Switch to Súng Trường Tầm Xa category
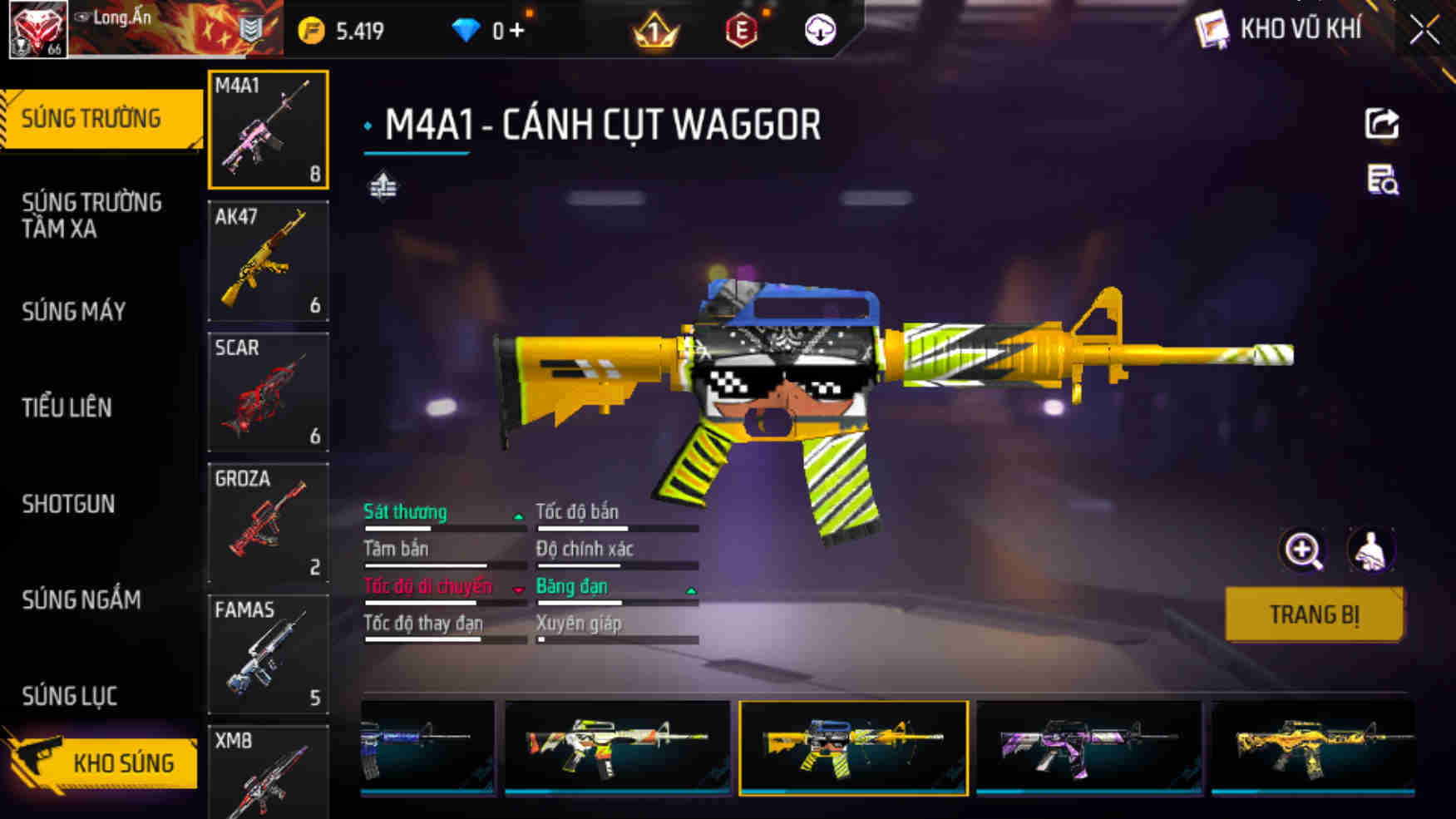 91,215
